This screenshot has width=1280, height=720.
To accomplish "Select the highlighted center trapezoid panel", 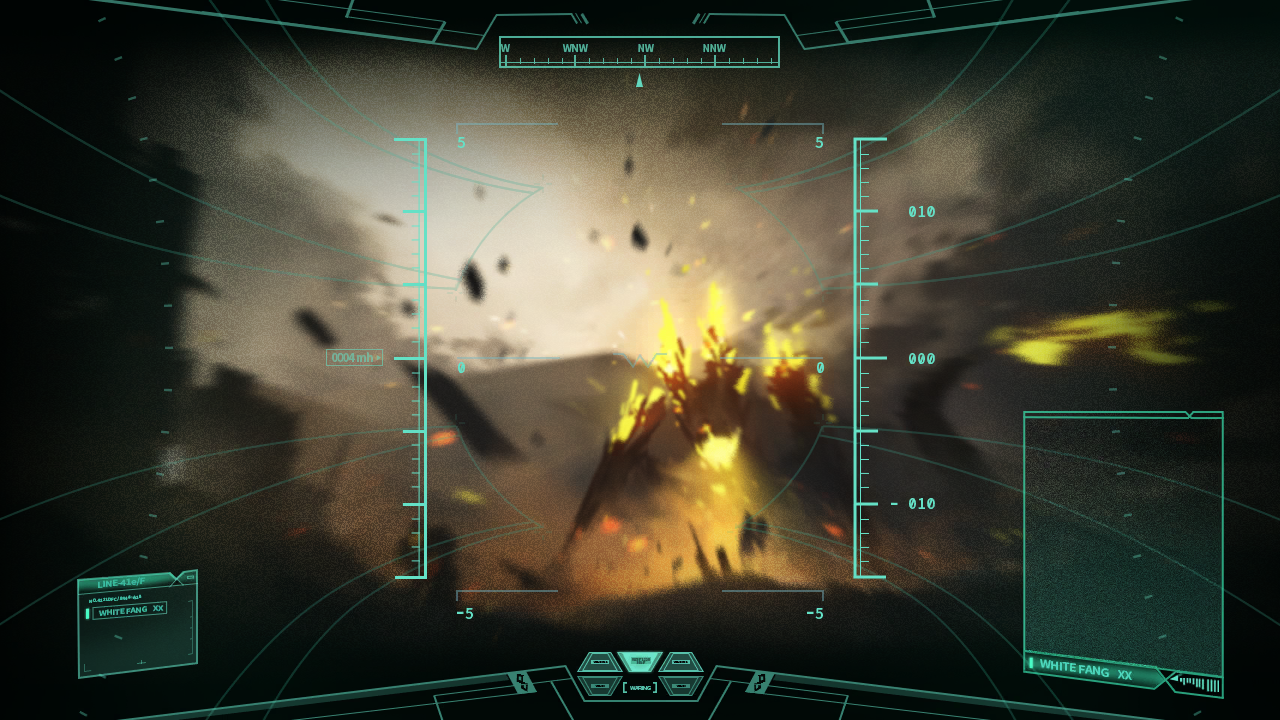I will pos(640,661).
